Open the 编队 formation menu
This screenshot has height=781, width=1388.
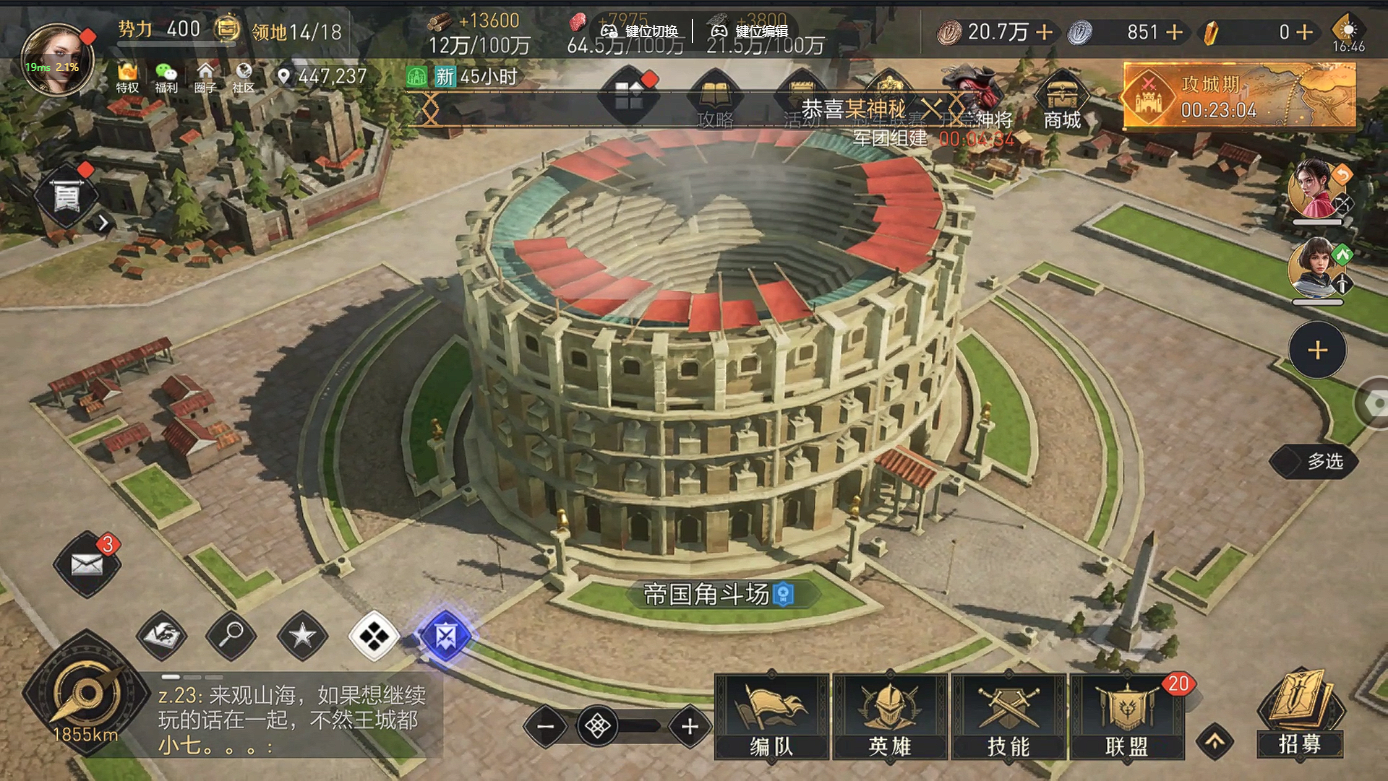[772, 716]
